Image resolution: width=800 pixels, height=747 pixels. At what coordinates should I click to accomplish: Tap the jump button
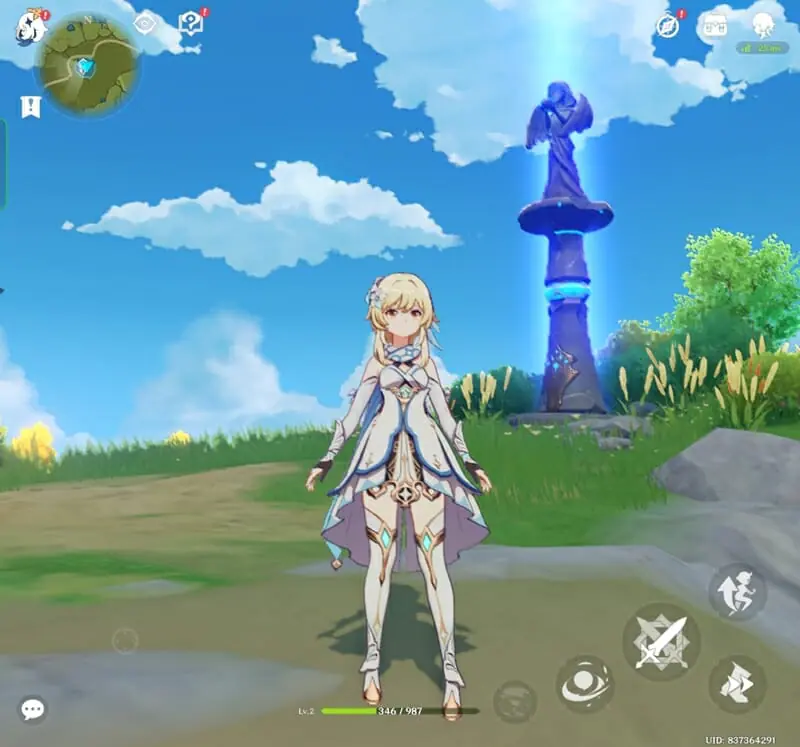pyautogui.click(x=738, y=592)
